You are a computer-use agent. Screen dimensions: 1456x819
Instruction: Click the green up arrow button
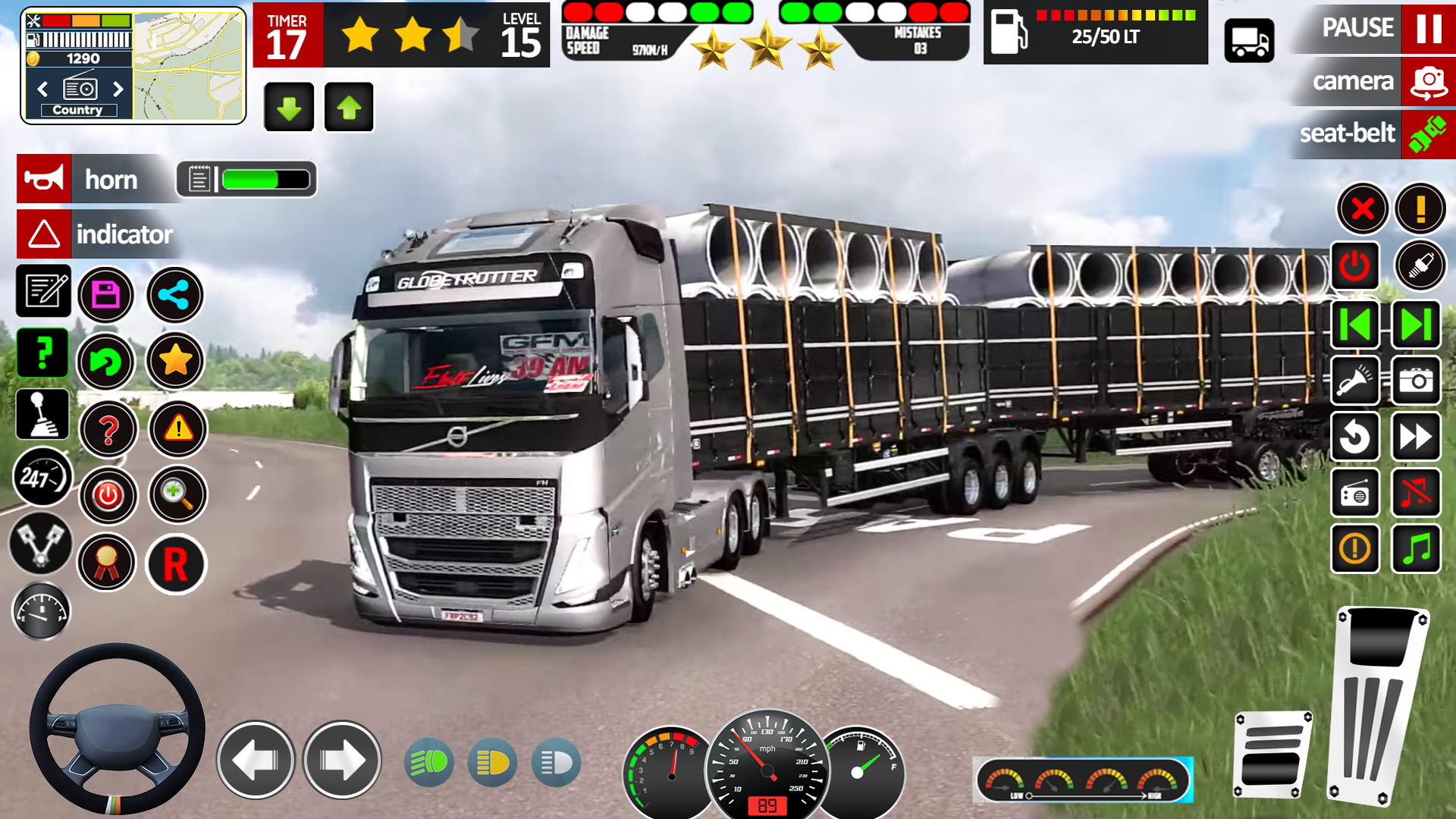[x=349, y=108]
